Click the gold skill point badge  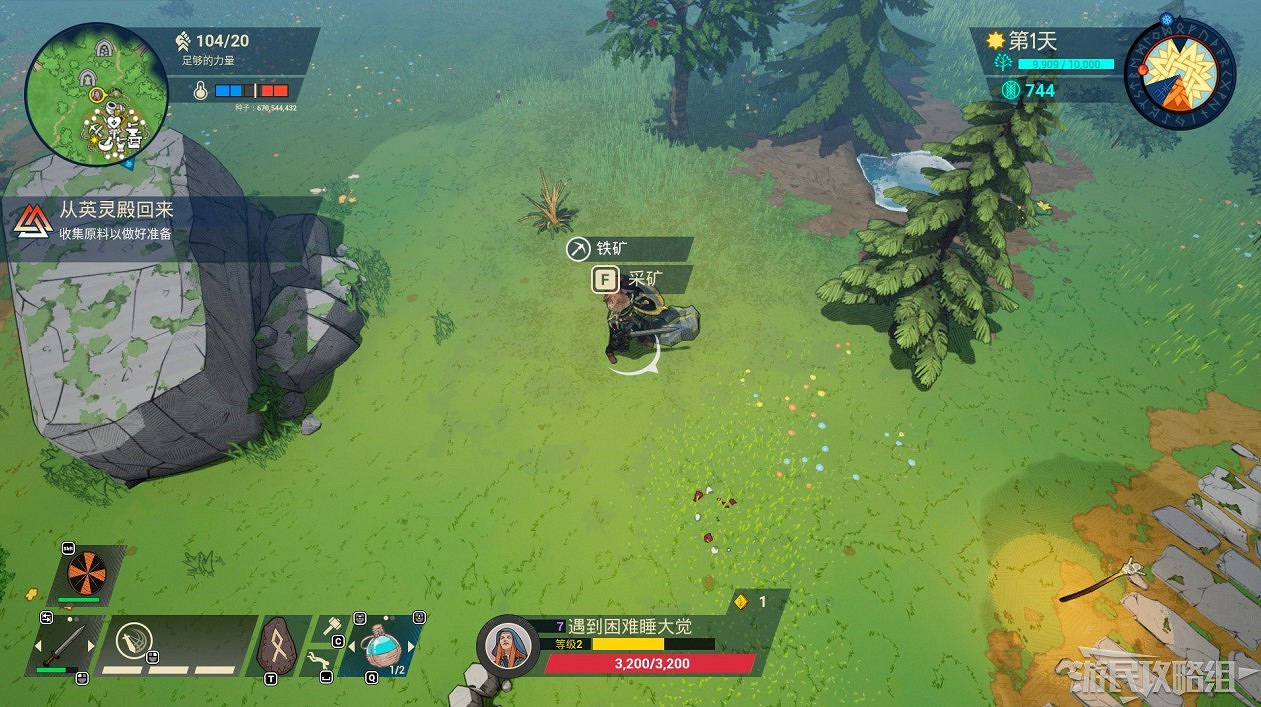741,602
